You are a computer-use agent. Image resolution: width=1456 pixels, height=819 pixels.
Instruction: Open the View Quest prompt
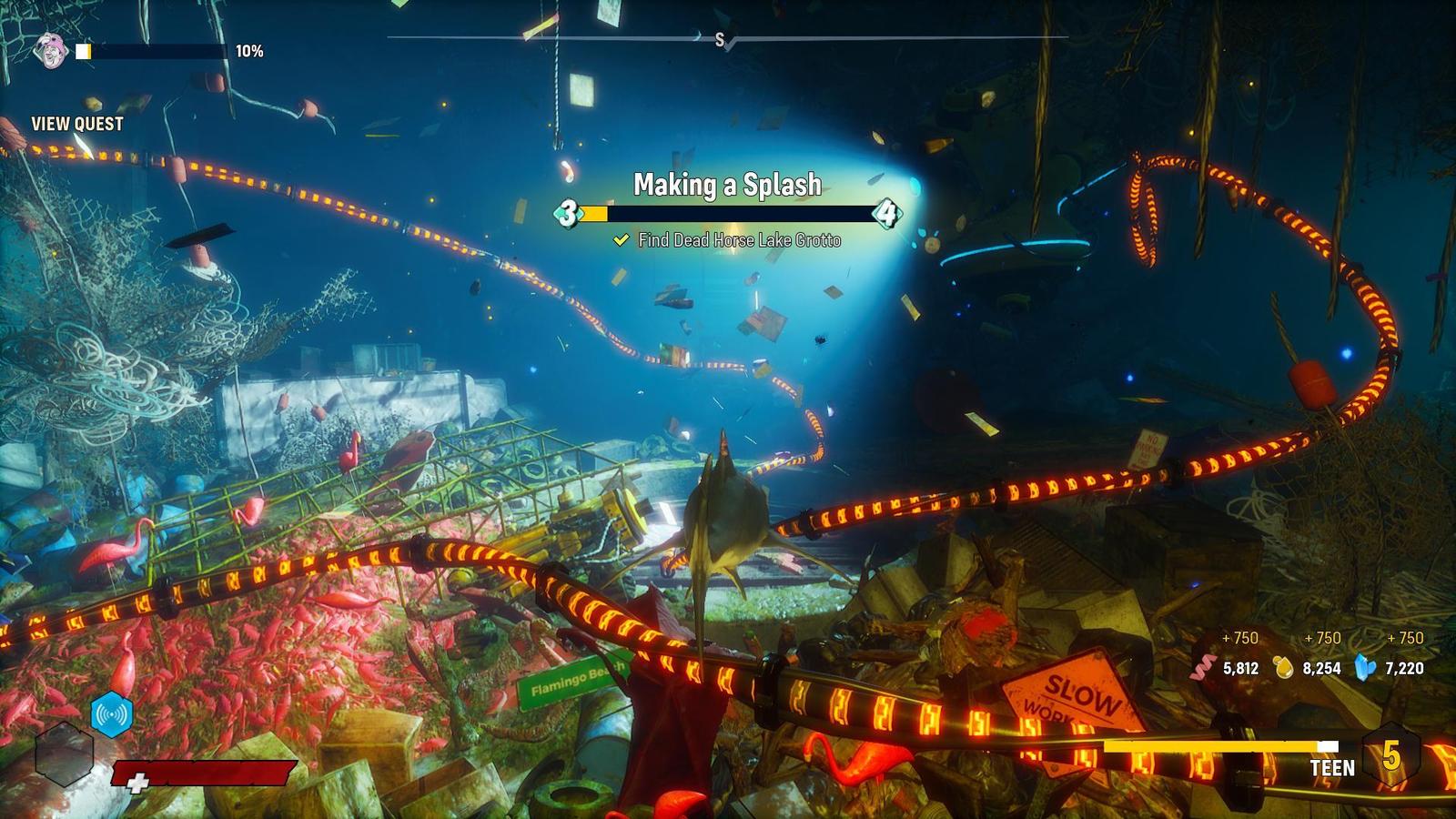click(77, 124)
